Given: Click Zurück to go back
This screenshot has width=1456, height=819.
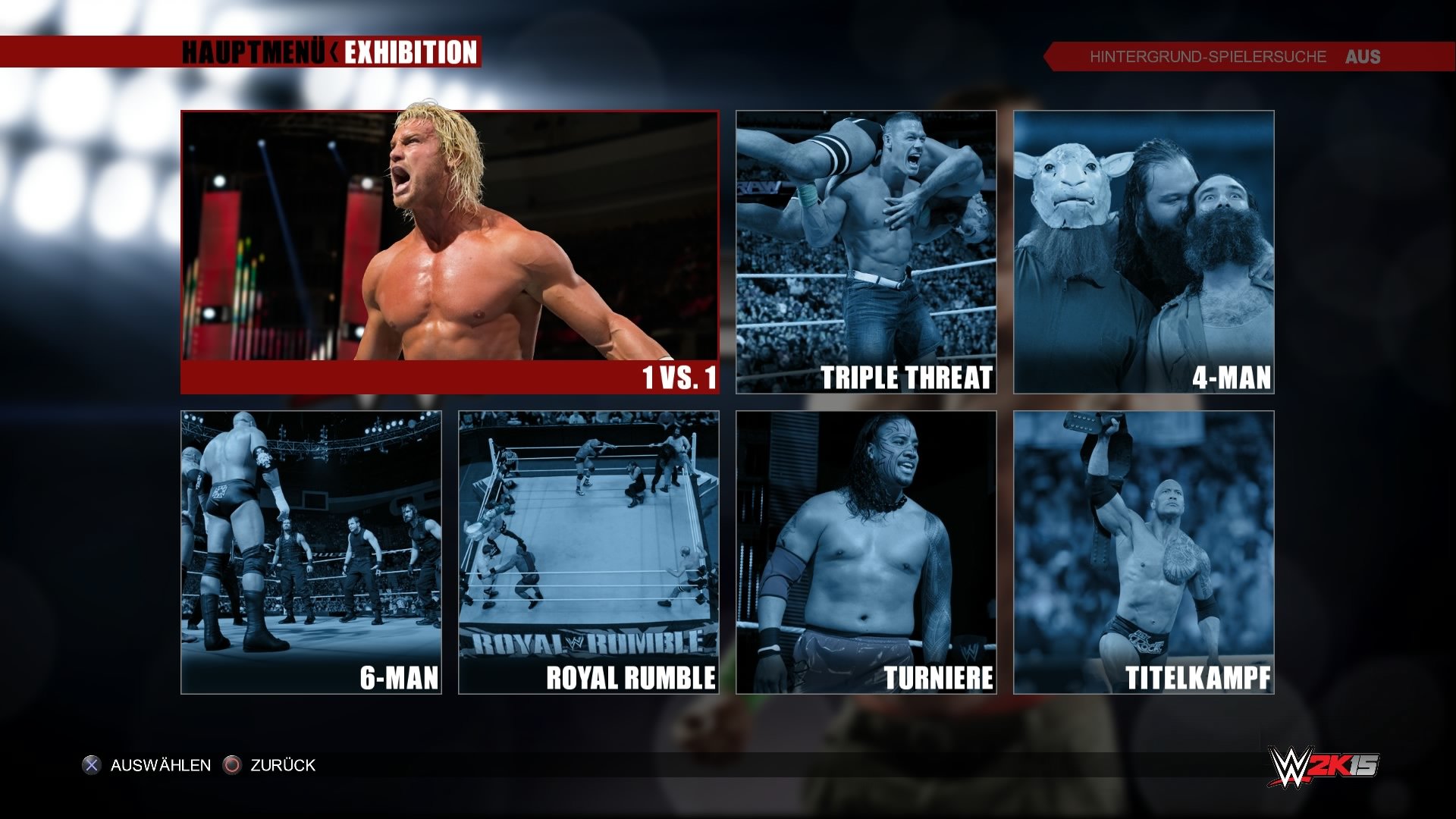Looking at the screenshot, I should 280,766.
